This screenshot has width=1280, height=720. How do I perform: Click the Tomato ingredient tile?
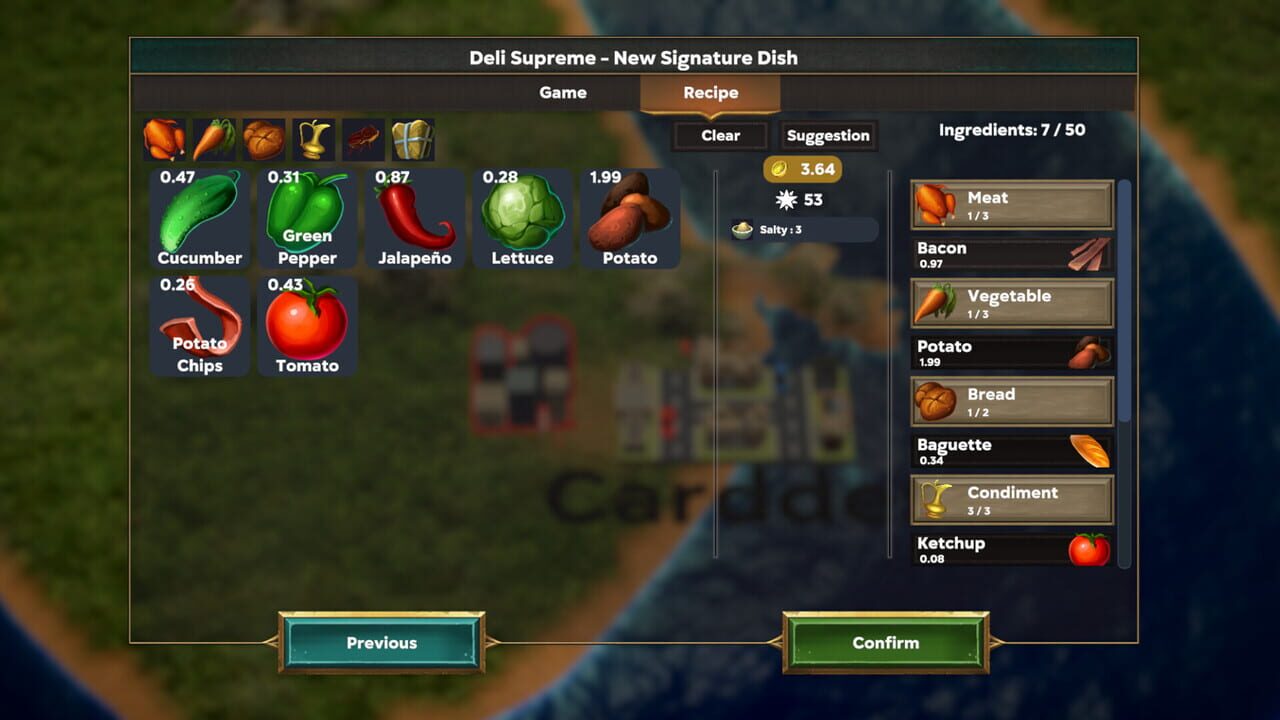tap(307, 325)
